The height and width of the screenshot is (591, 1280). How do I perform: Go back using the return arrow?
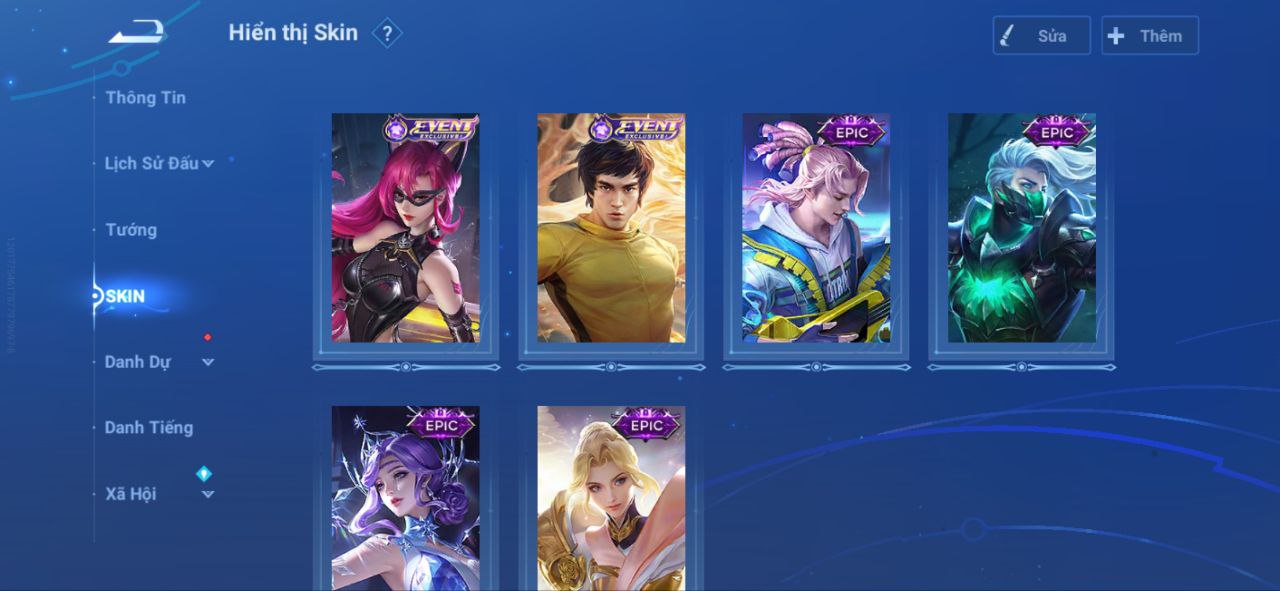137,32
